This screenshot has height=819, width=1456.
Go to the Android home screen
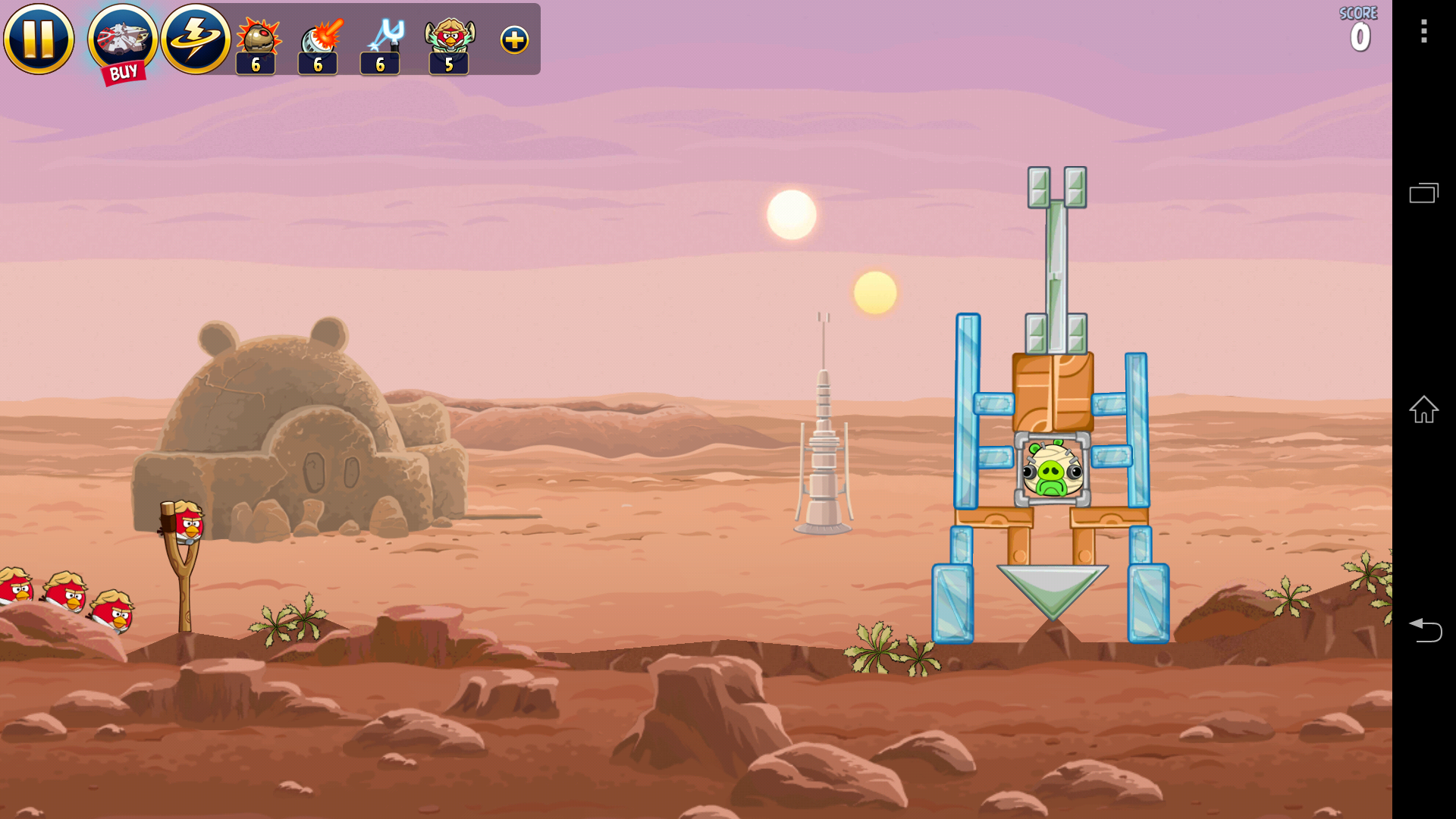pyautogui.click(x=1423, y=409)
